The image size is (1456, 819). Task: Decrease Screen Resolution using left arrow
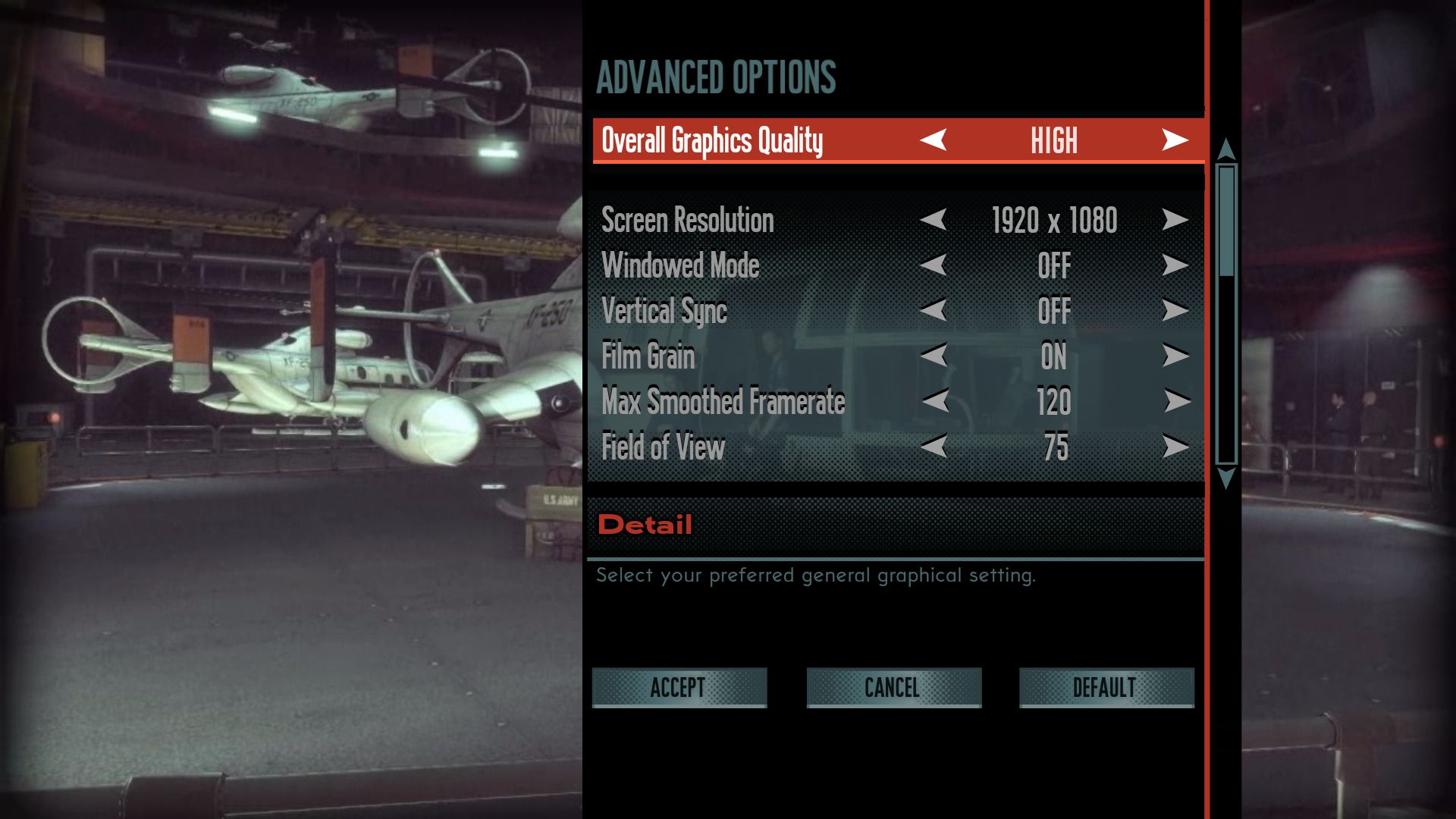coord(934,220)
